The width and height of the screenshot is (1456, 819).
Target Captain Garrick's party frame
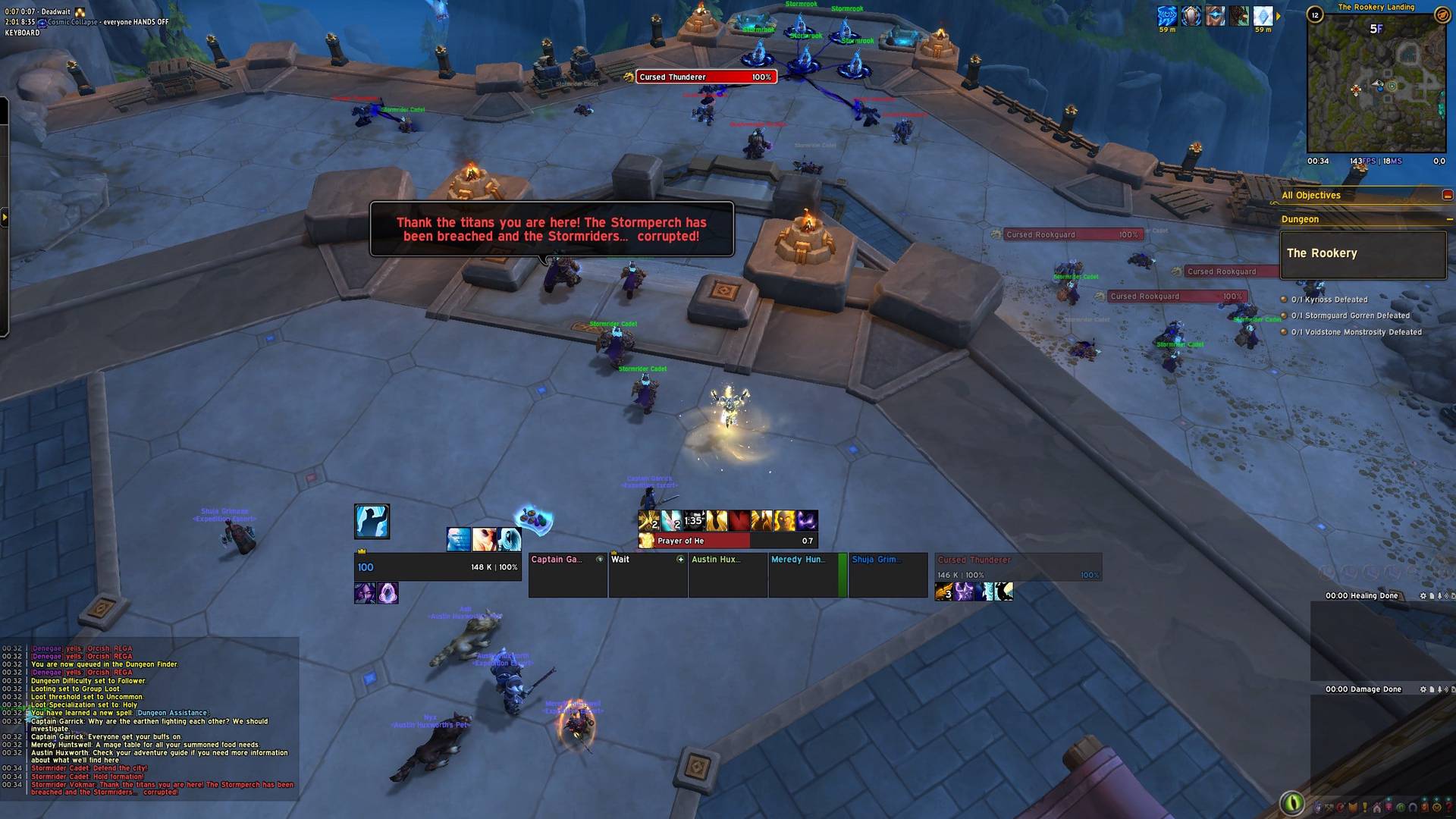[x=567, y=575]
